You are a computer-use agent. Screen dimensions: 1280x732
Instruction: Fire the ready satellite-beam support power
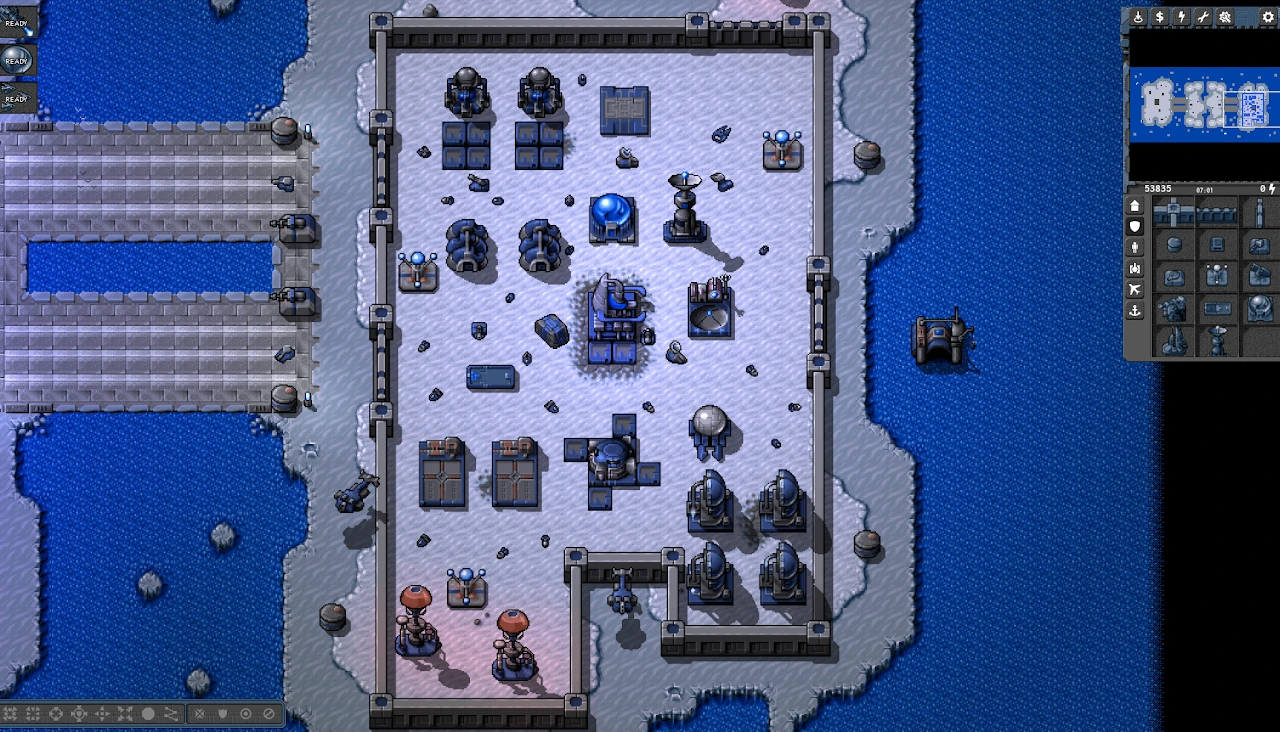(x=17, y=21)
